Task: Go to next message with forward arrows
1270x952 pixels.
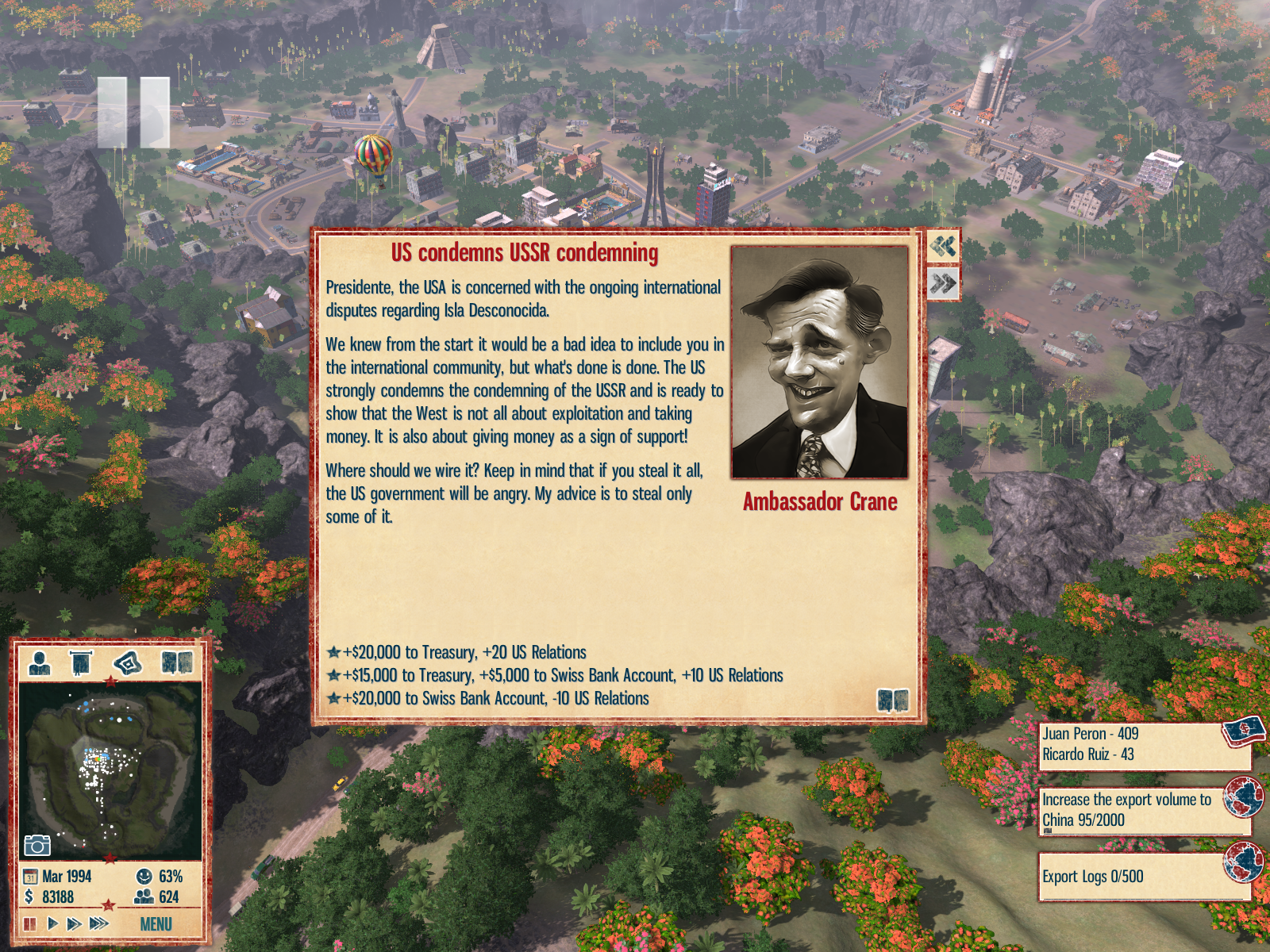Action: click(x=943, y=283)
